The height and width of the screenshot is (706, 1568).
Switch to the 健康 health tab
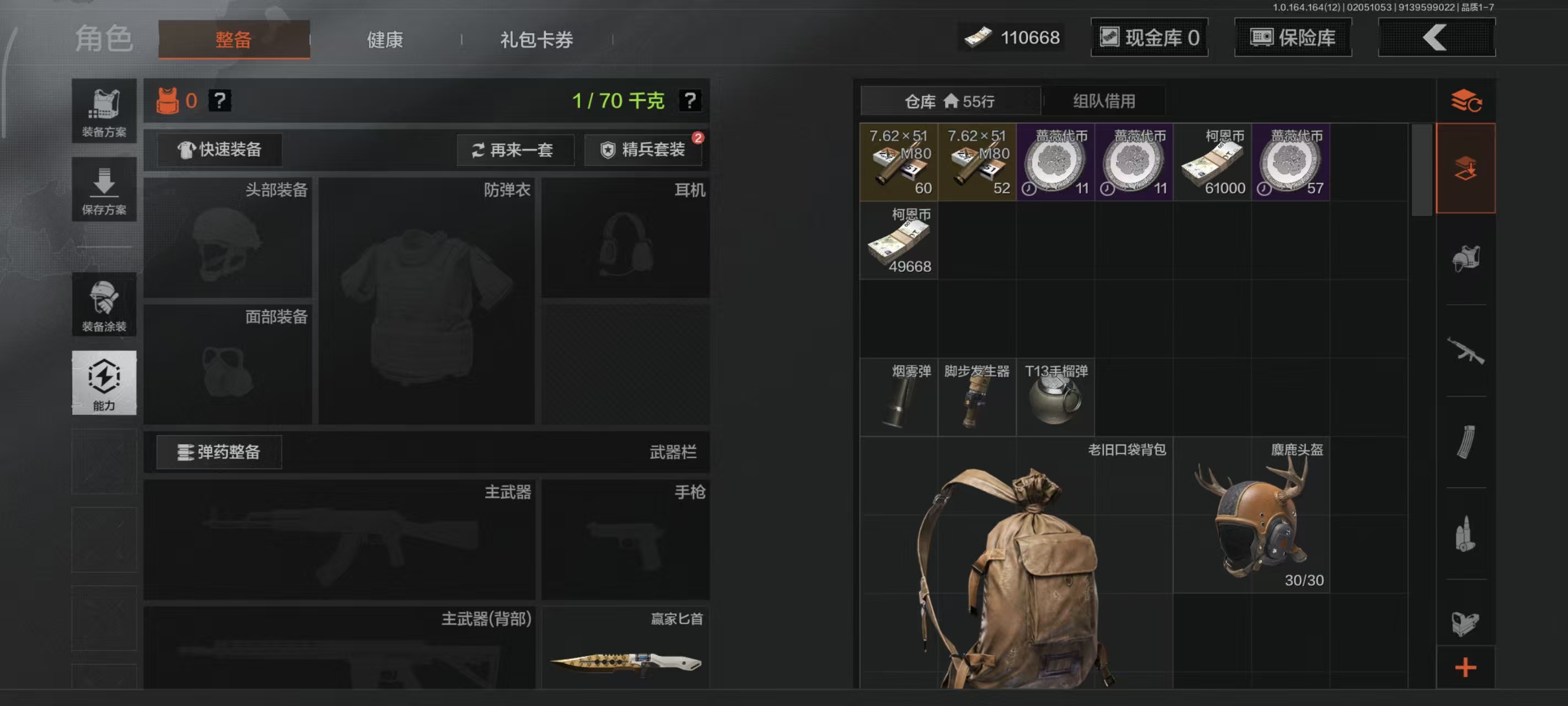tap(384, 39)
